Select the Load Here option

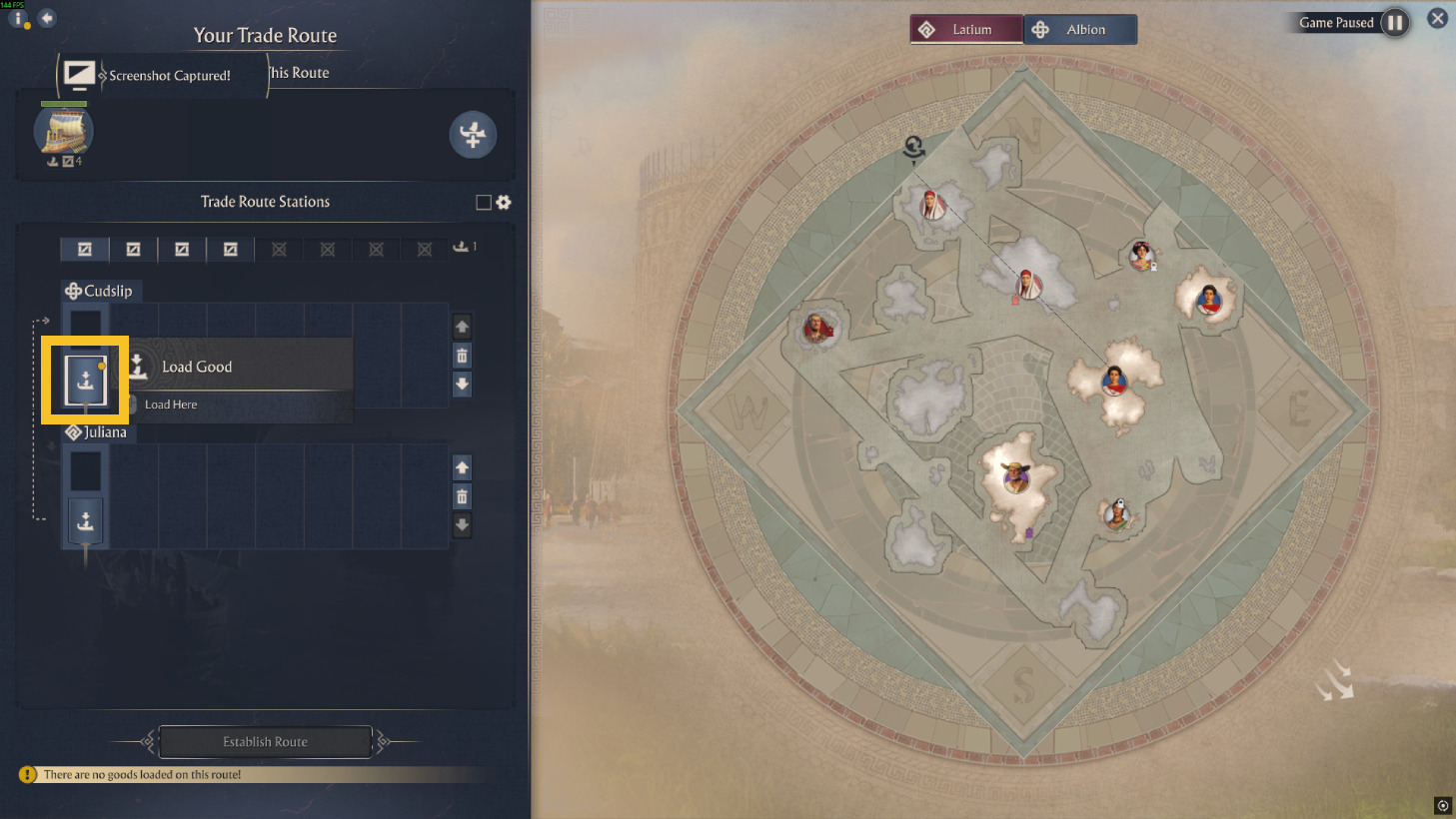pos(171,405)
